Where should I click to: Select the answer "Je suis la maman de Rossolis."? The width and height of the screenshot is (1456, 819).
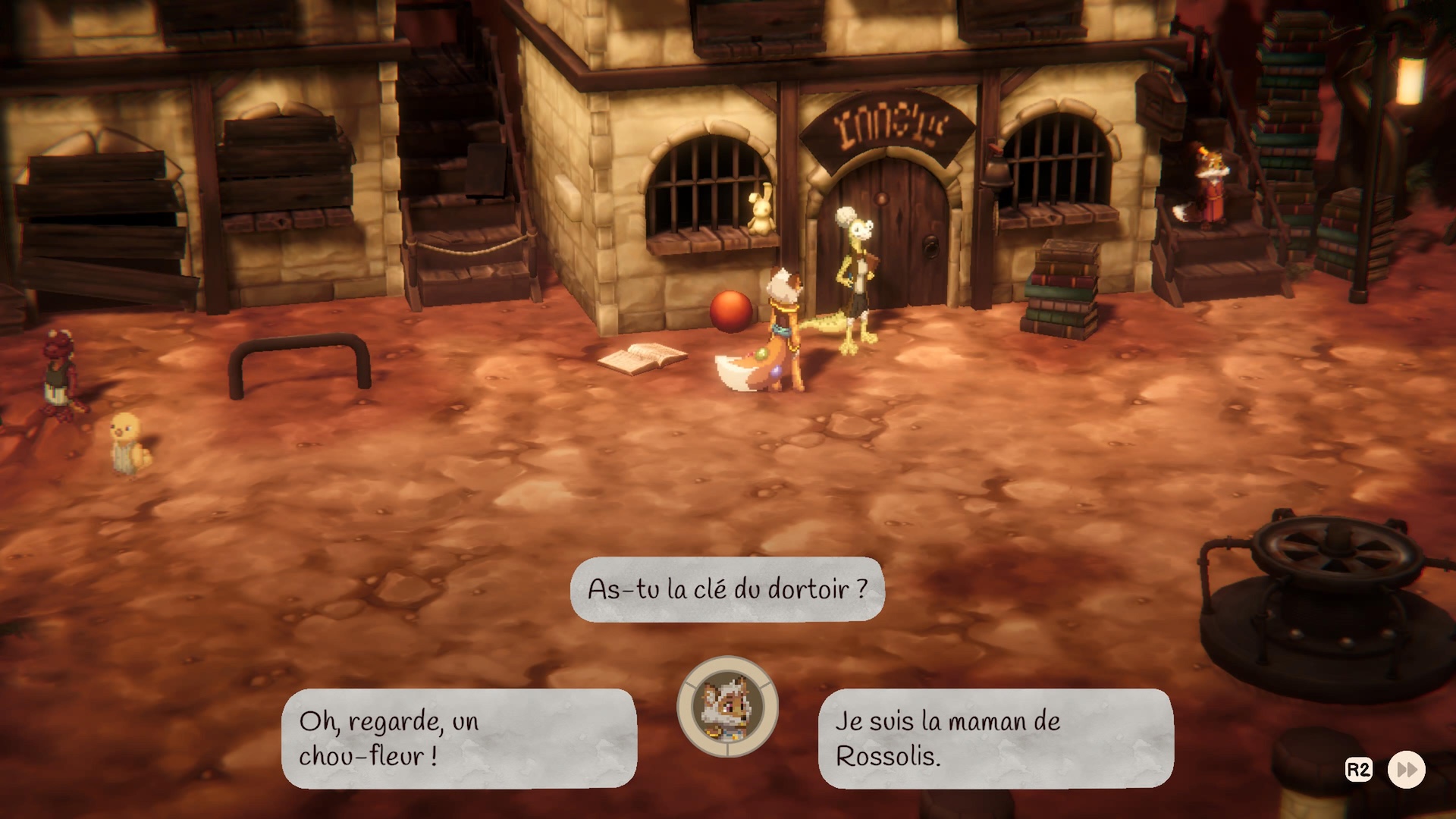coord(995,738)
